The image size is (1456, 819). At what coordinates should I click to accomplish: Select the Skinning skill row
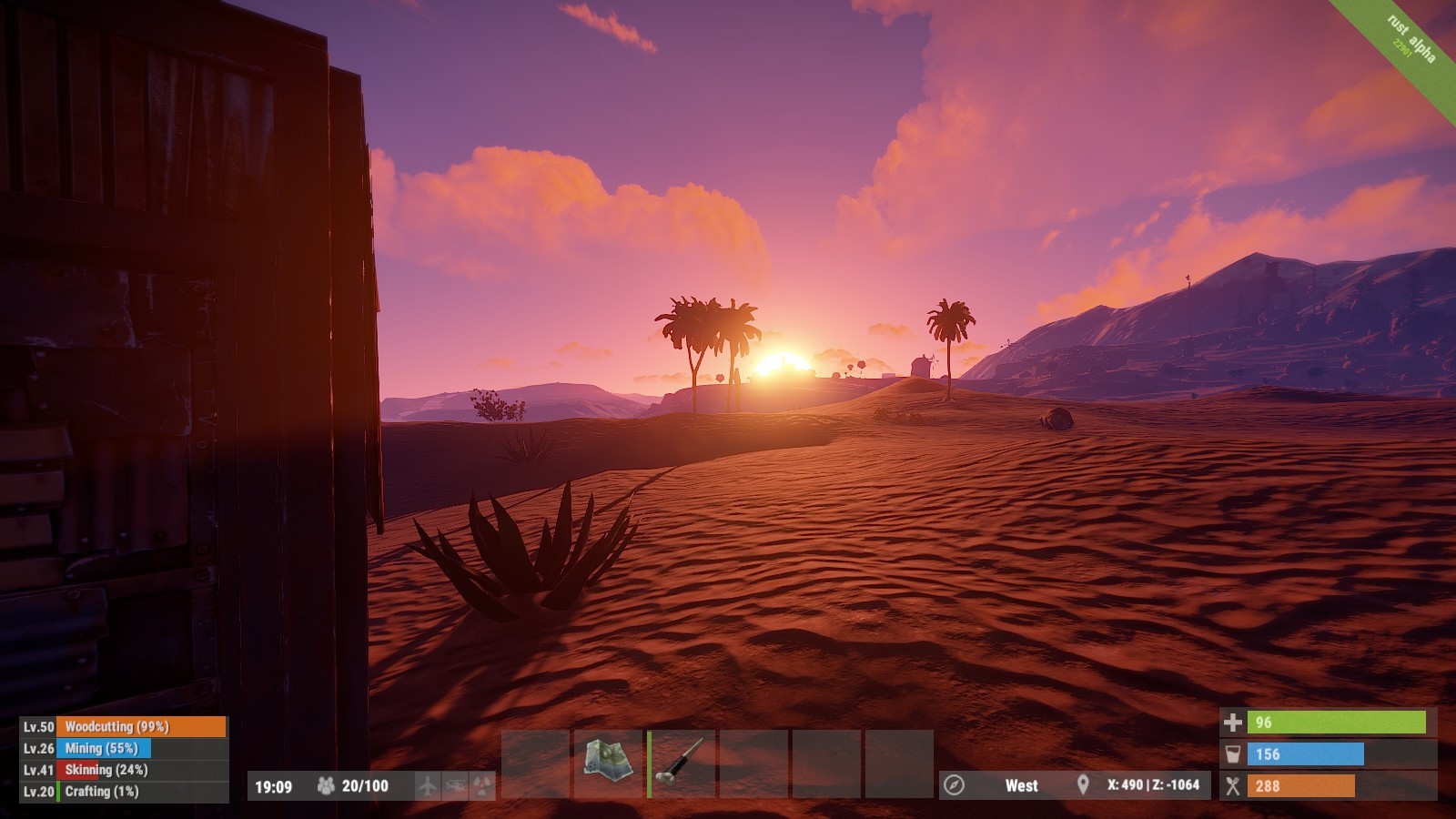pyautogui.click(x=124, y=770)
